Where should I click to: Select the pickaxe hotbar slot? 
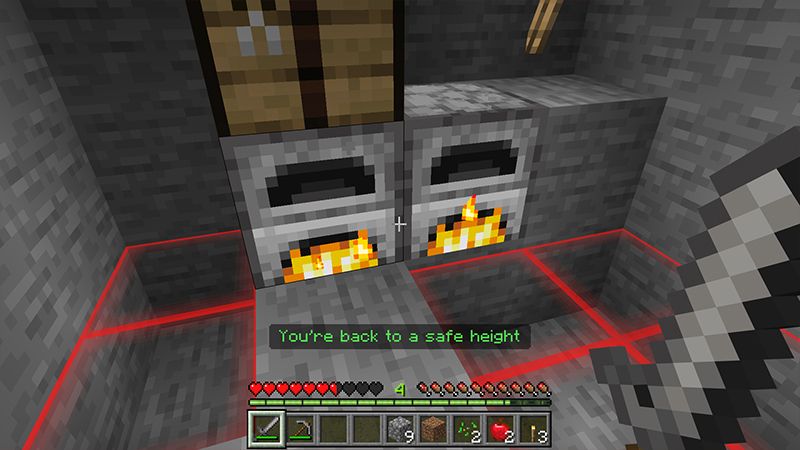click(301, 428)
